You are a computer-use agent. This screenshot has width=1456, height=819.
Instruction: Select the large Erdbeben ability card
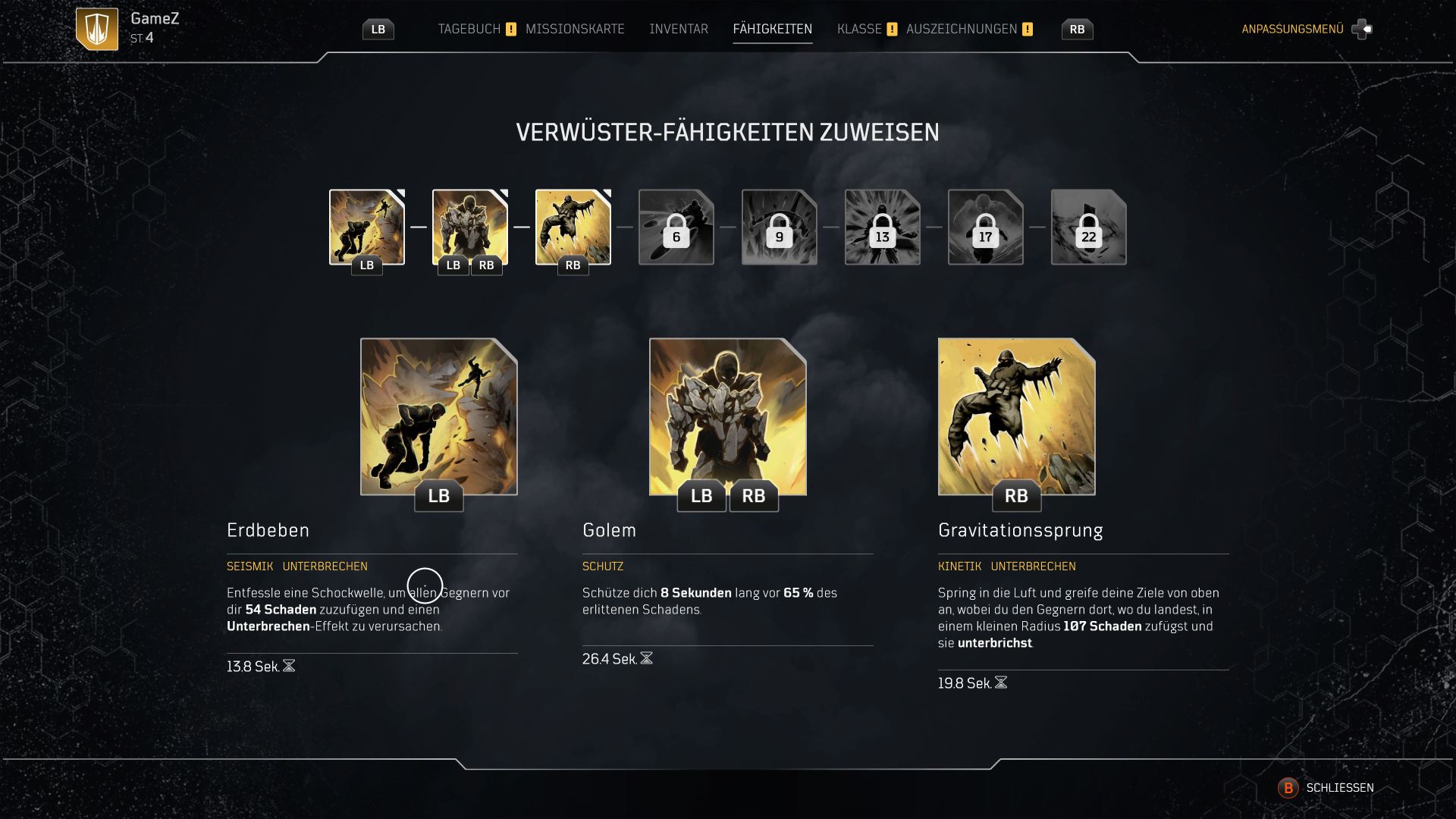tap(438, 416)
